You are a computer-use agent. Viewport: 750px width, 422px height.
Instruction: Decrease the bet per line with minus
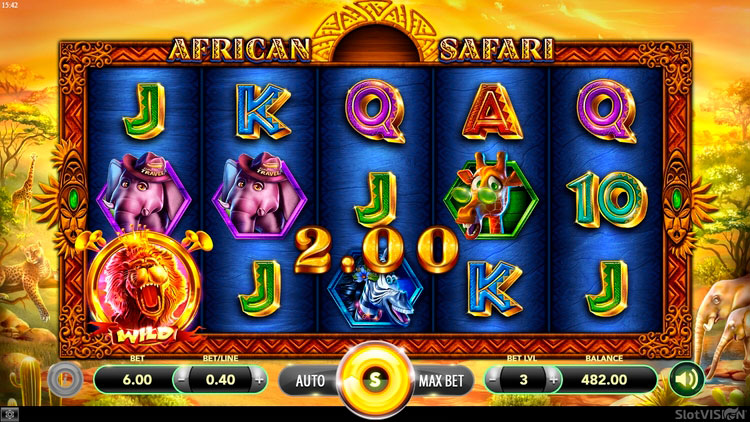pyautogui.click(x=182, y=380)
